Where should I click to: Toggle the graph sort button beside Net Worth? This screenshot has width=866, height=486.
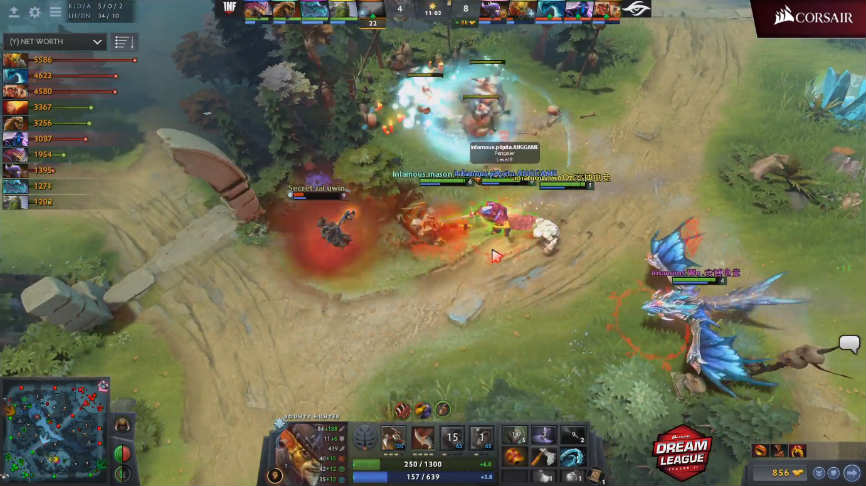(123, 42)
